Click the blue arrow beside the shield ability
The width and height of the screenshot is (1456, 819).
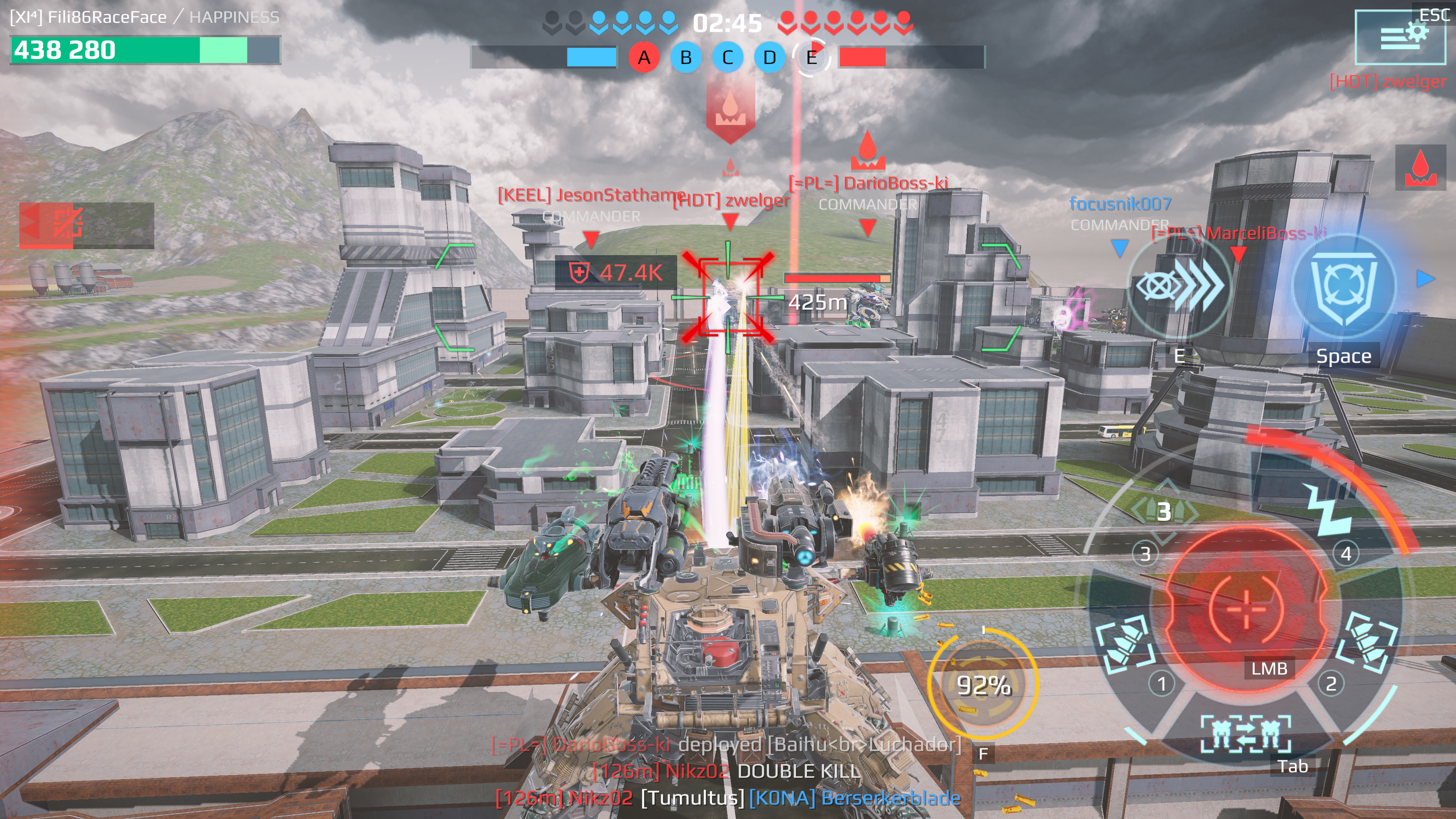point(1425,279)
